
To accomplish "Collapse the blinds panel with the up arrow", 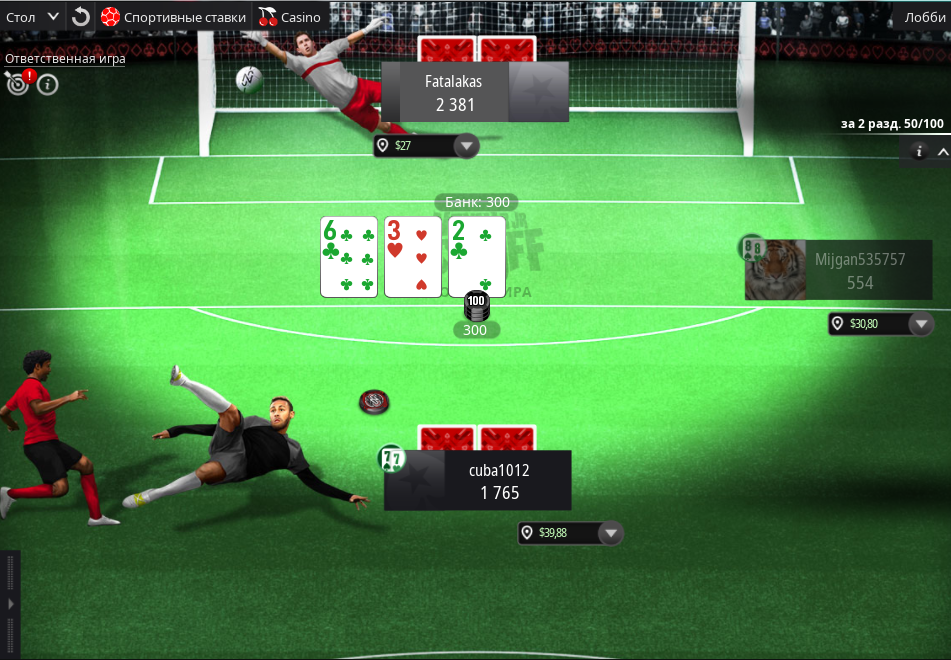I will (942, 152).
